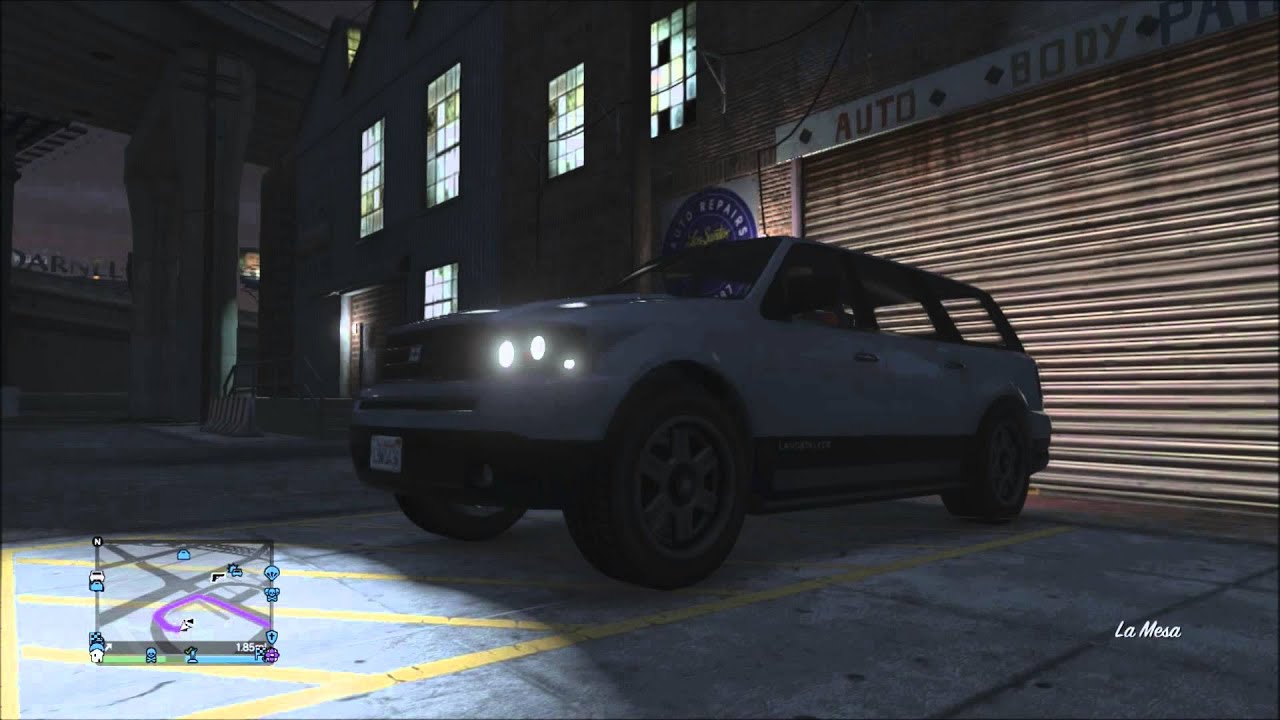Click the statue blip above the armor bar
Viewport: 1280px width, 720px height.
(192, 653)
